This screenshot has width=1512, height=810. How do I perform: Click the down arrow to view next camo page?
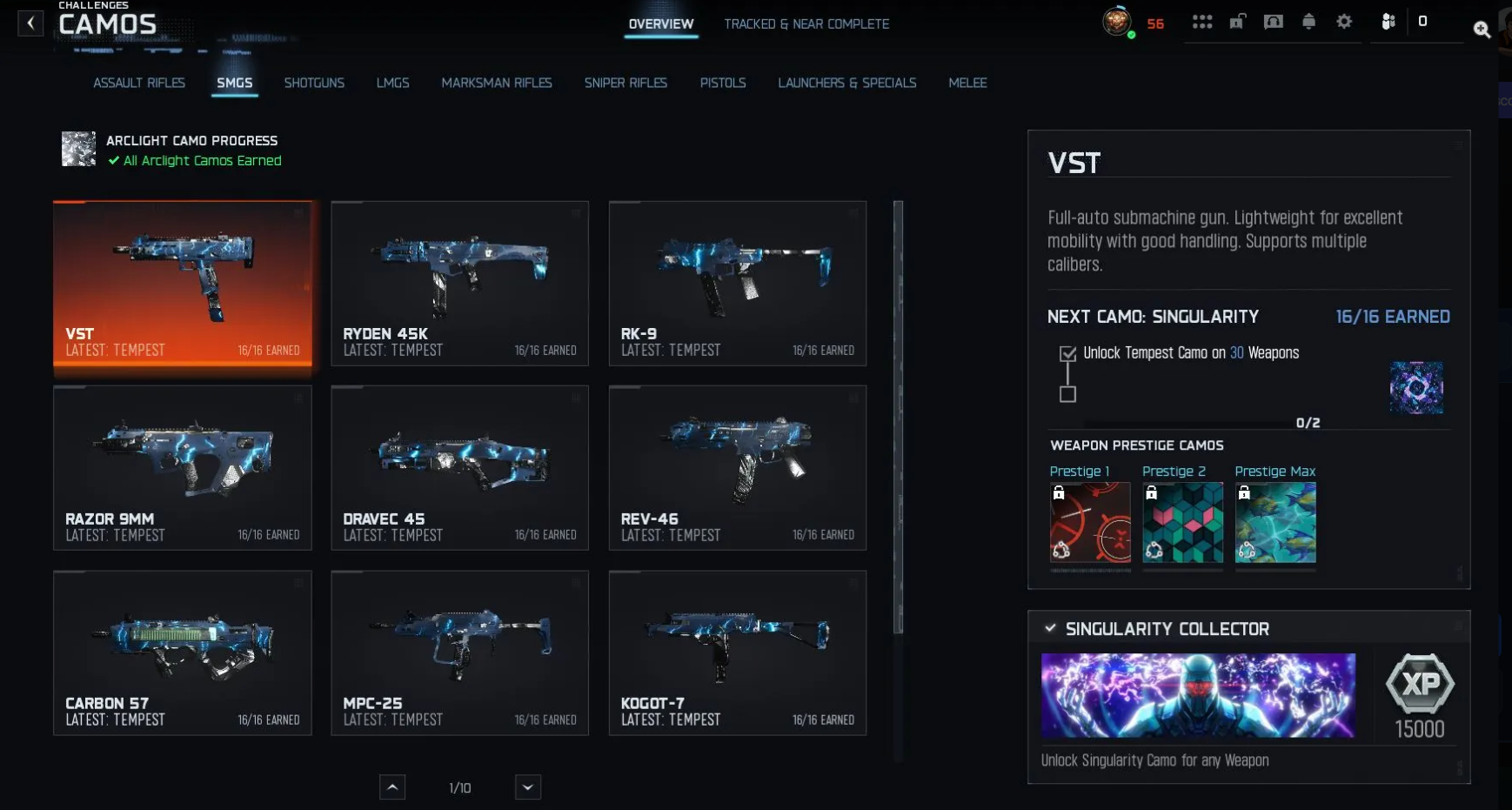527,787
